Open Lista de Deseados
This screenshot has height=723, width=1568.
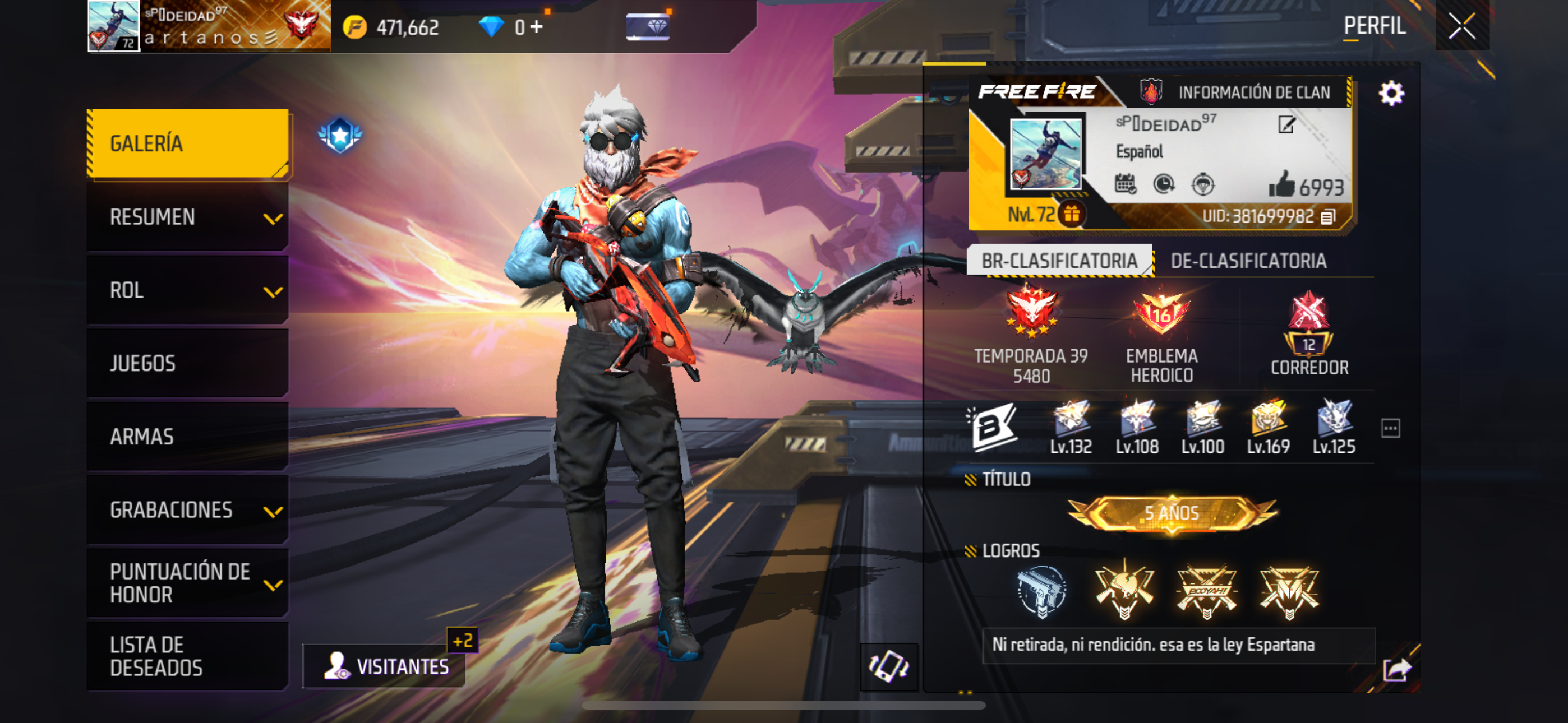click(x=187, y=656)
